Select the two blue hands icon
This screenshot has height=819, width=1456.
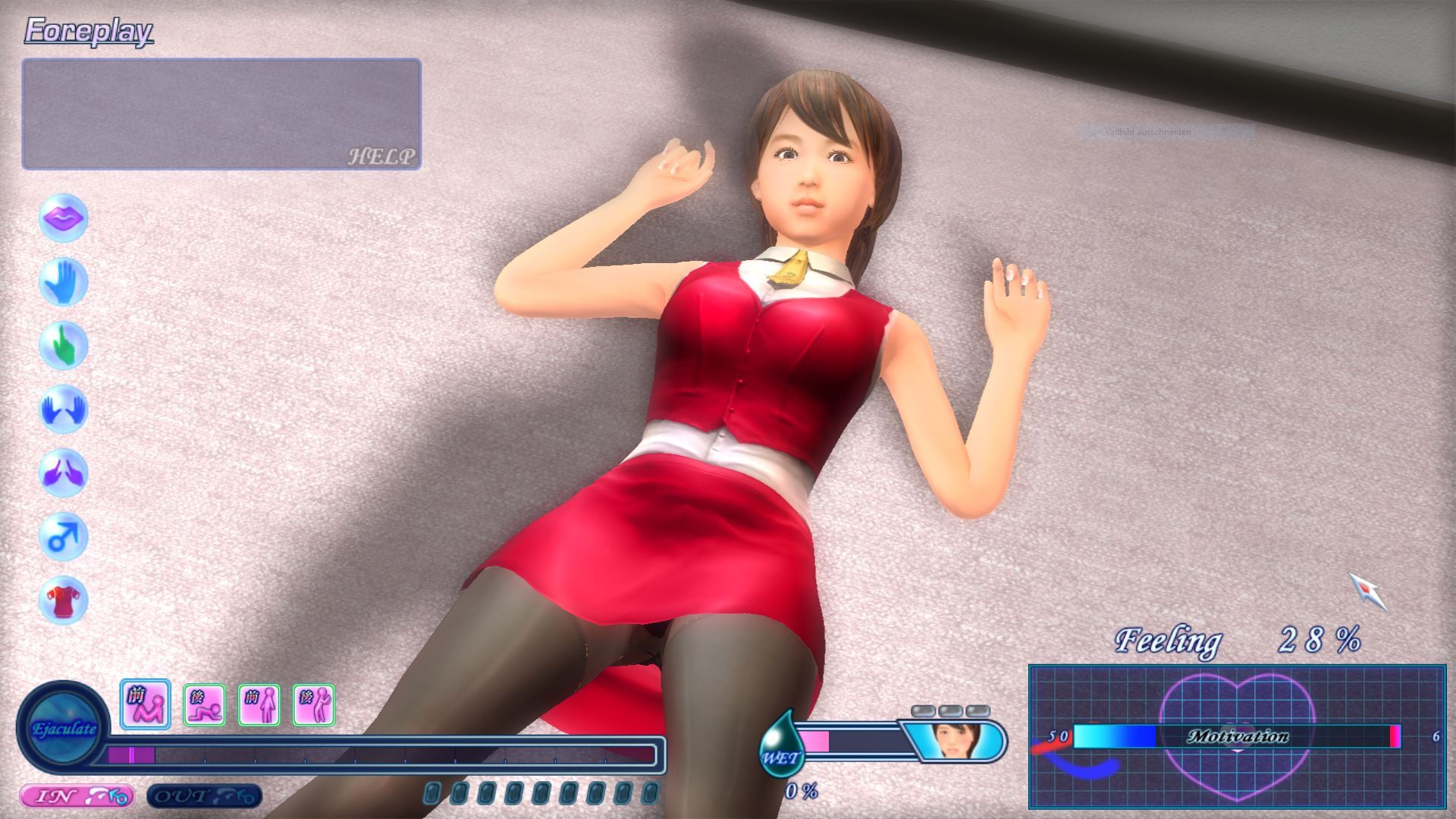(64, 409)
